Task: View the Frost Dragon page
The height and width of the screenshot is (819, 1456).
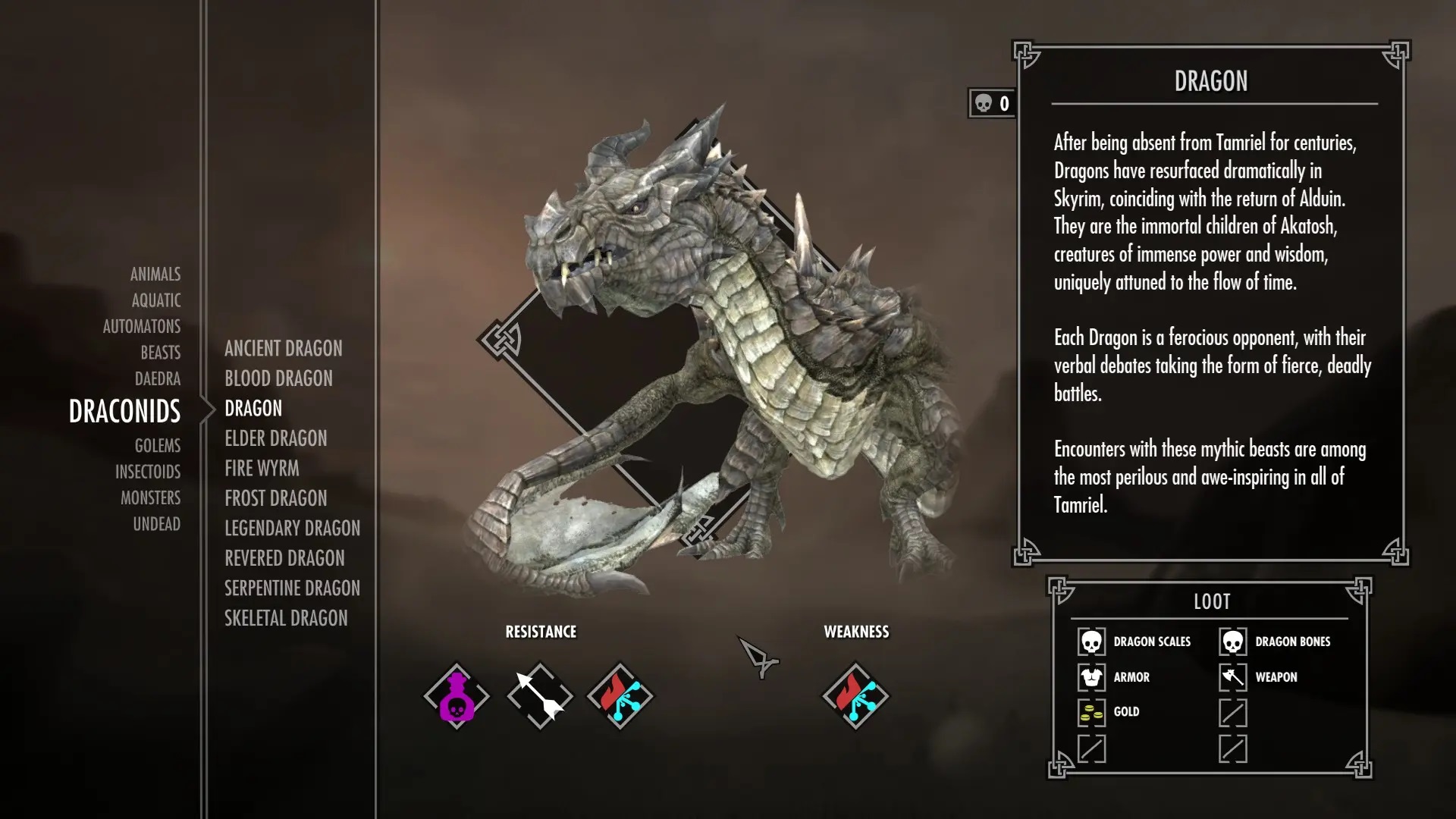Action: coord(275,498)
